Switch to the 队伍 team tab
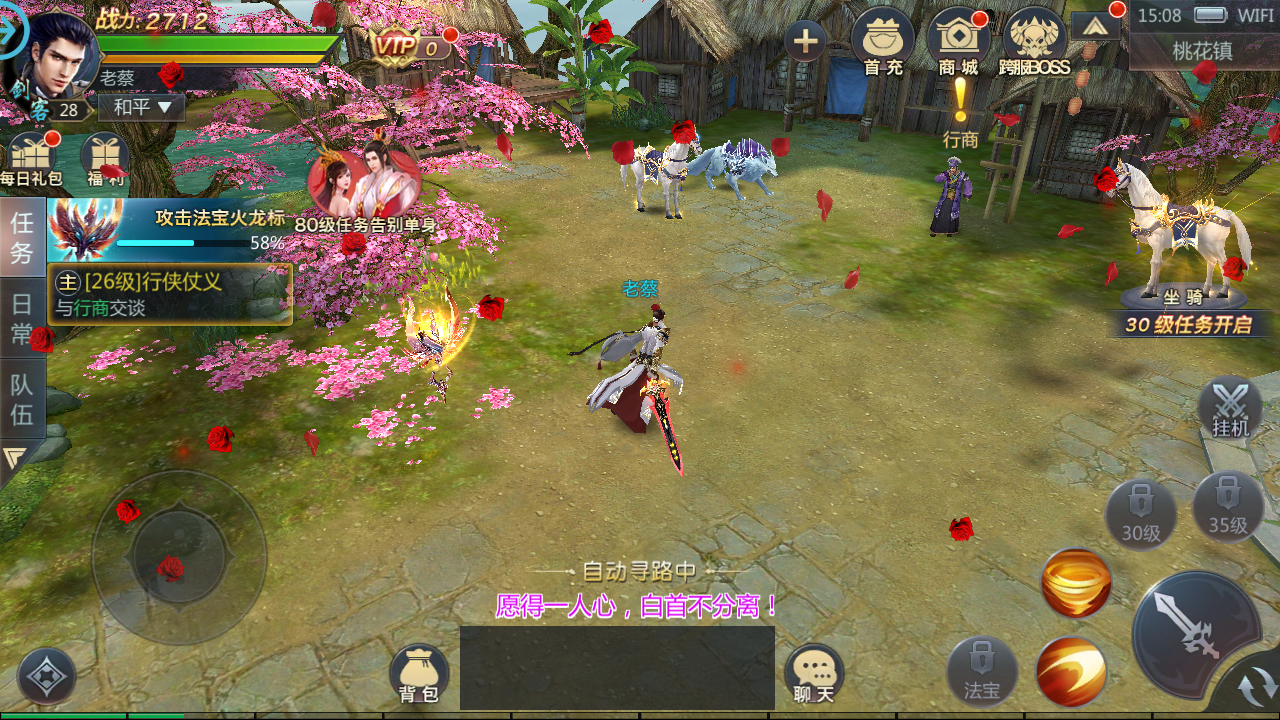This screenshot has width=1280, height=720. [x=22, y=398]
